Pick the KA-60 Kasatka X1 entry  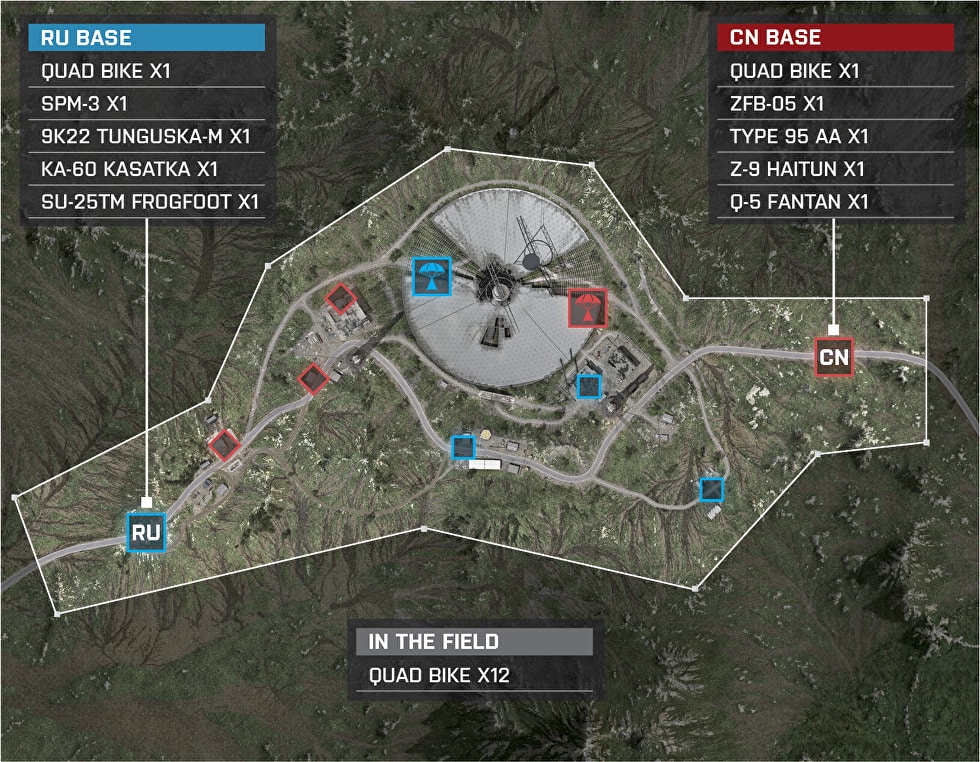point(148,169)
